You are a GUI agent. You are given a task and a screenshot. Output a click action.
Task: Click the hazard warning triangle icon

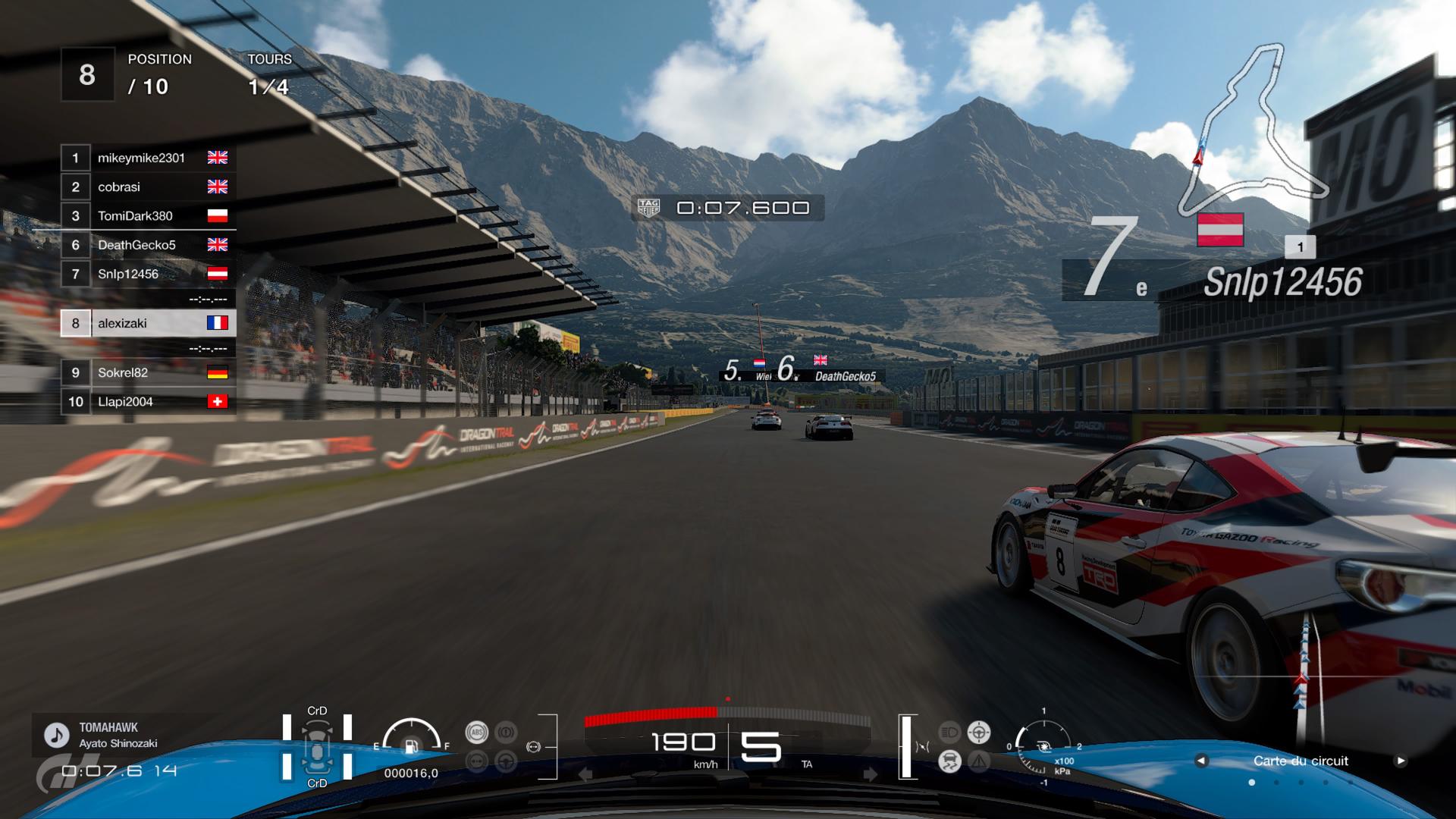979,761
